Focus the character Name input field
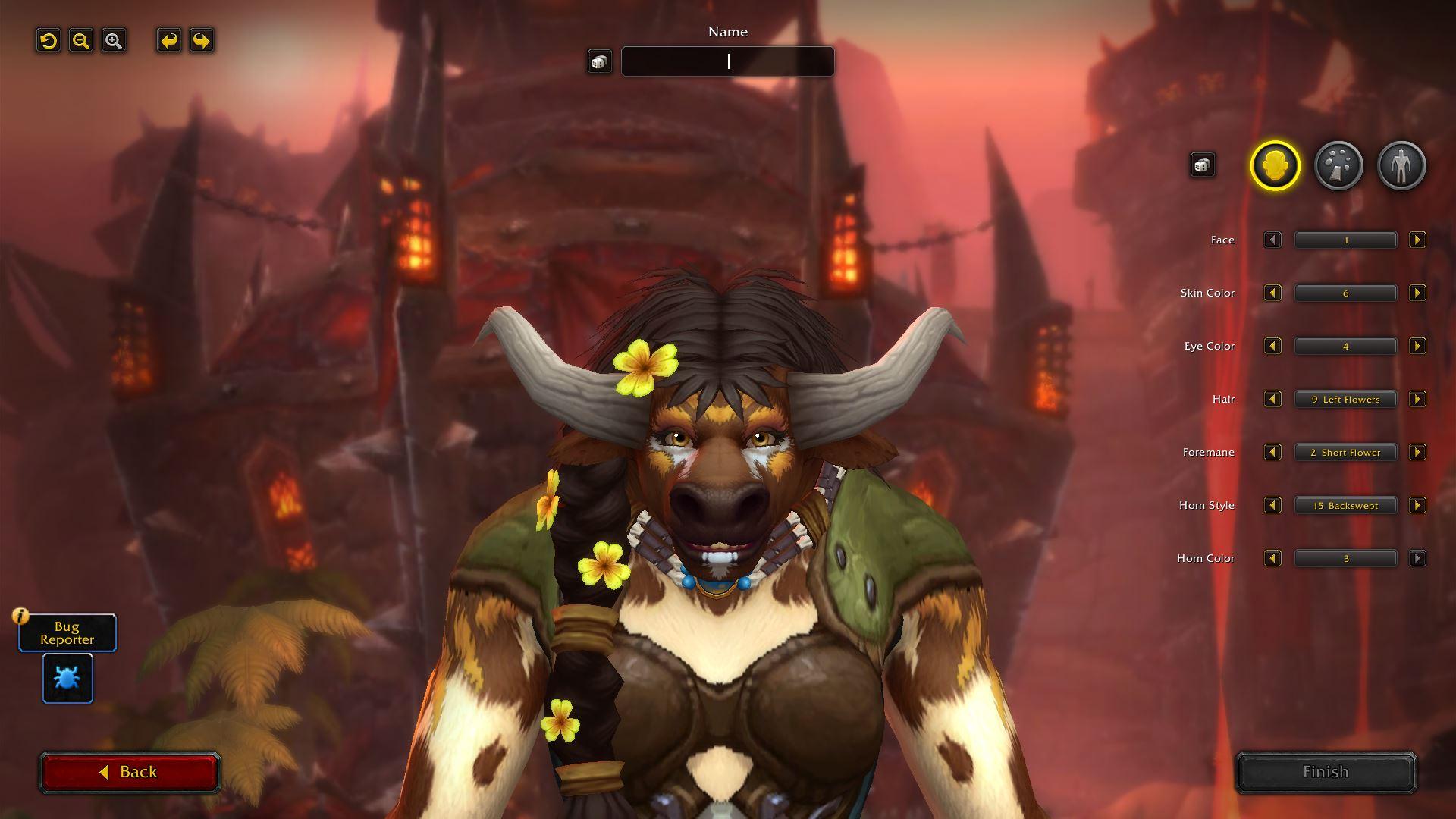 click(727, 61)
